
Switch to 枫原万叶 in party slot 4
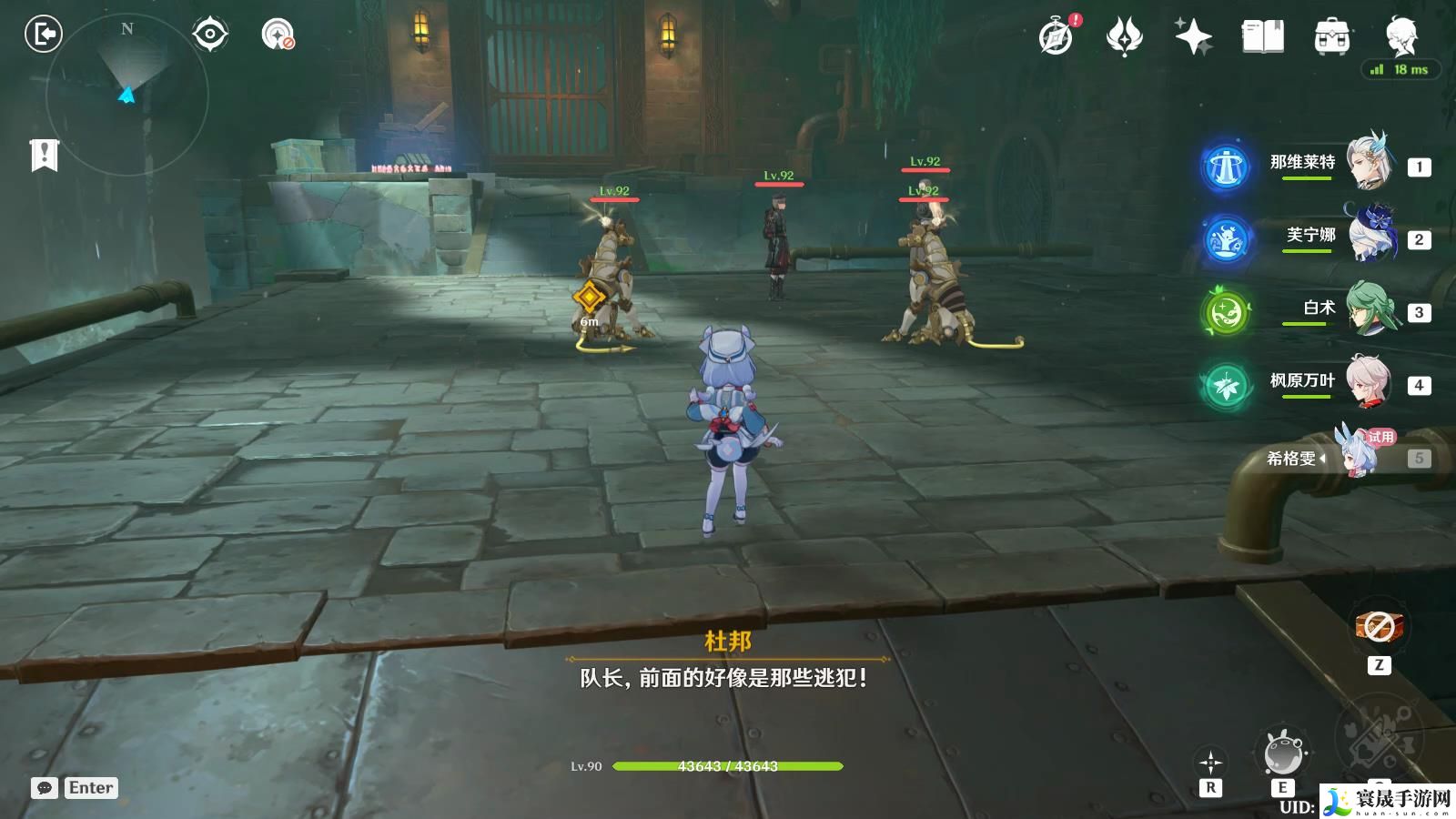pos(1372,380)
